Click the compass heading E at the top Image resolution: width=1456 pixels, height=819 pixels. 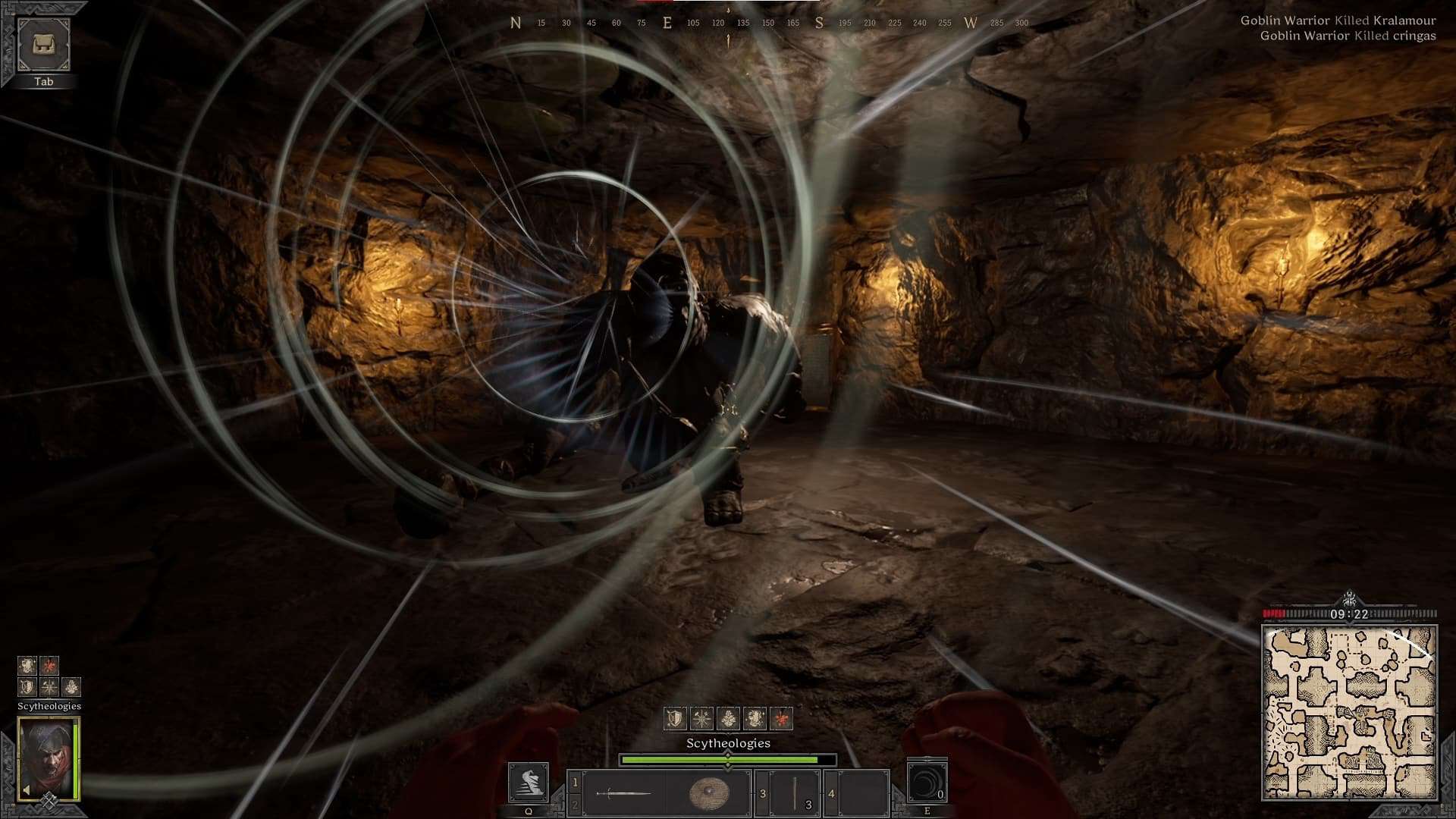[x=667, y=23]
